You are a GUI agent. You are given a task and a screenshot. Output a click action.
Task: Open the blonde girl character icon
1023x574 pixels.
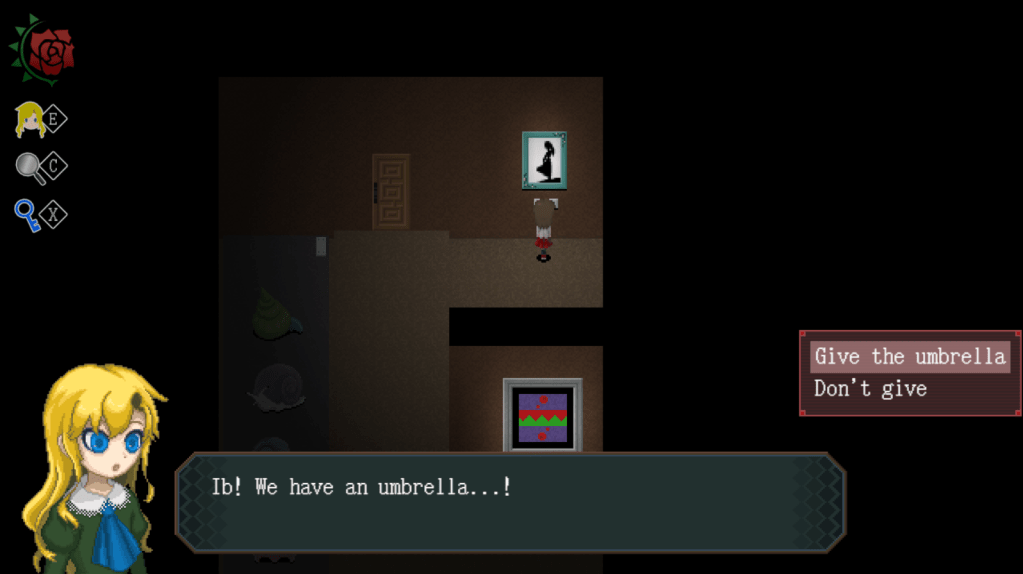31,120
